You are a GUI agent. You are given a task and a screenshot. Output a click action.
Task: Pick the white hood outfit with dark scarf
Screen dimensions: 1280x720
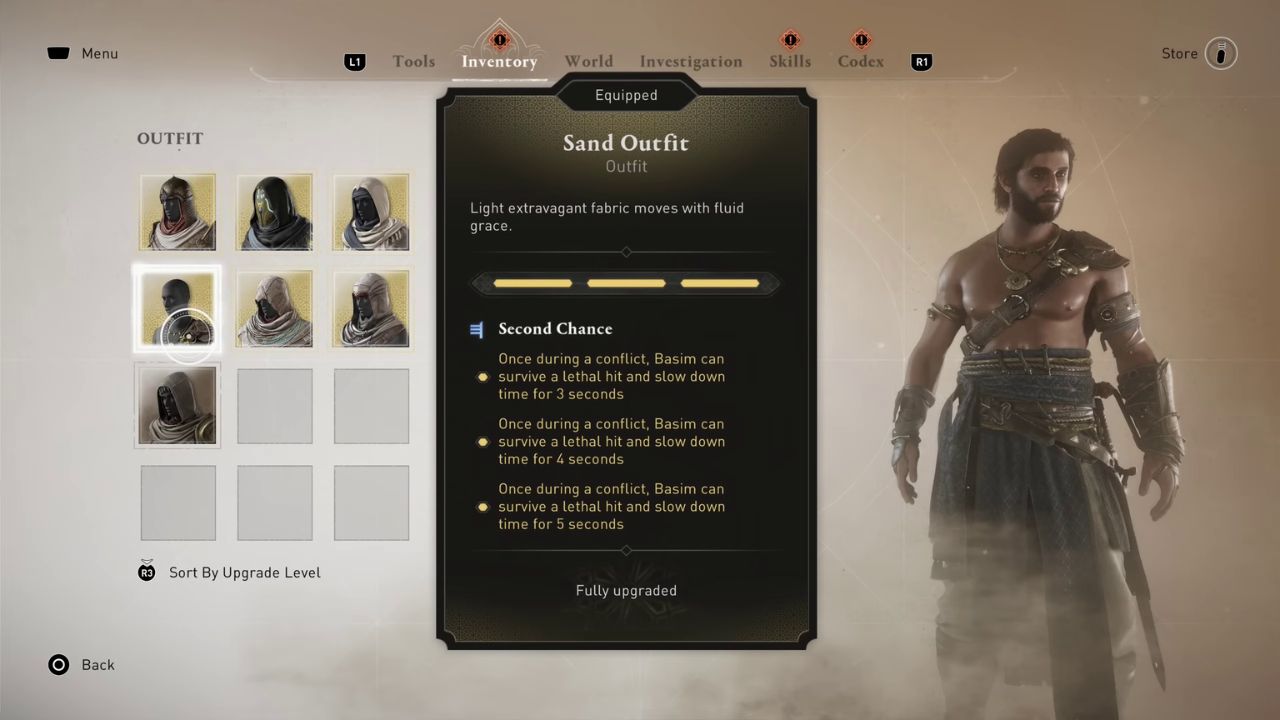pos(371,212)
